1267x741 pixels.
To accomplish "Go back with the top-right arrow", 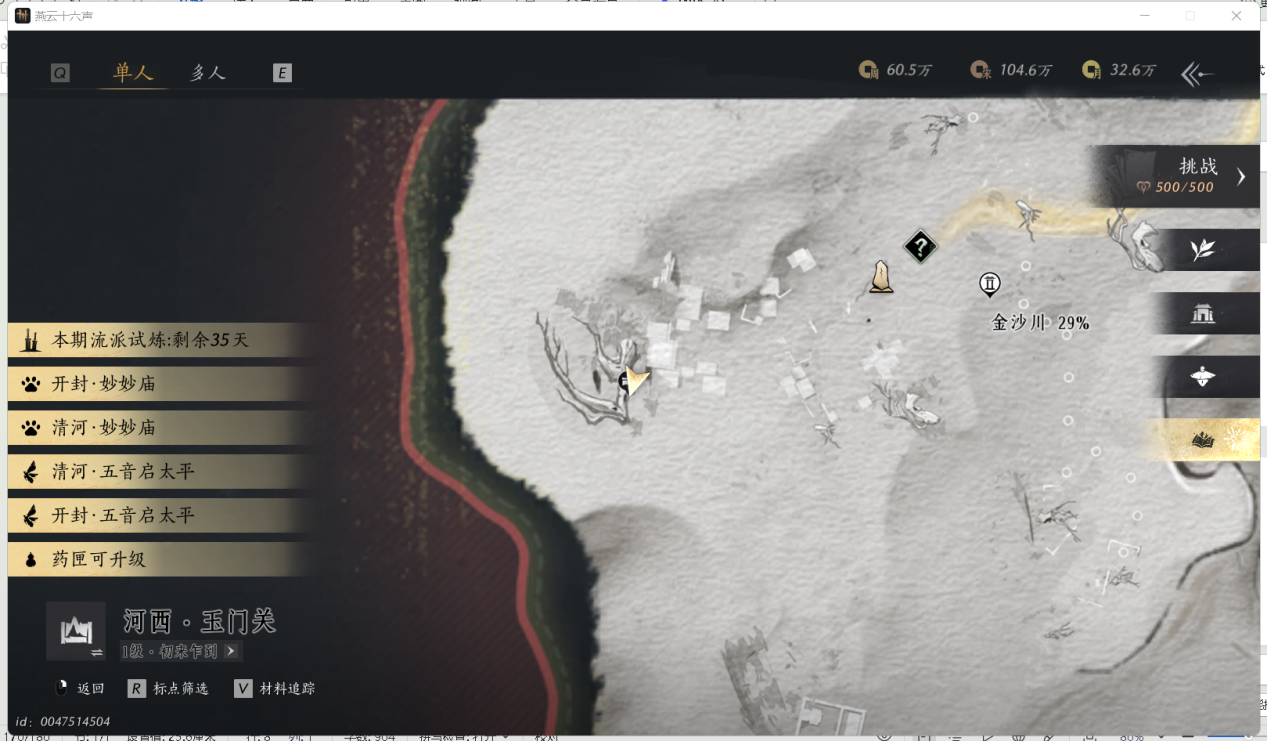I will pyautogui.click(x=1197, y=73).
